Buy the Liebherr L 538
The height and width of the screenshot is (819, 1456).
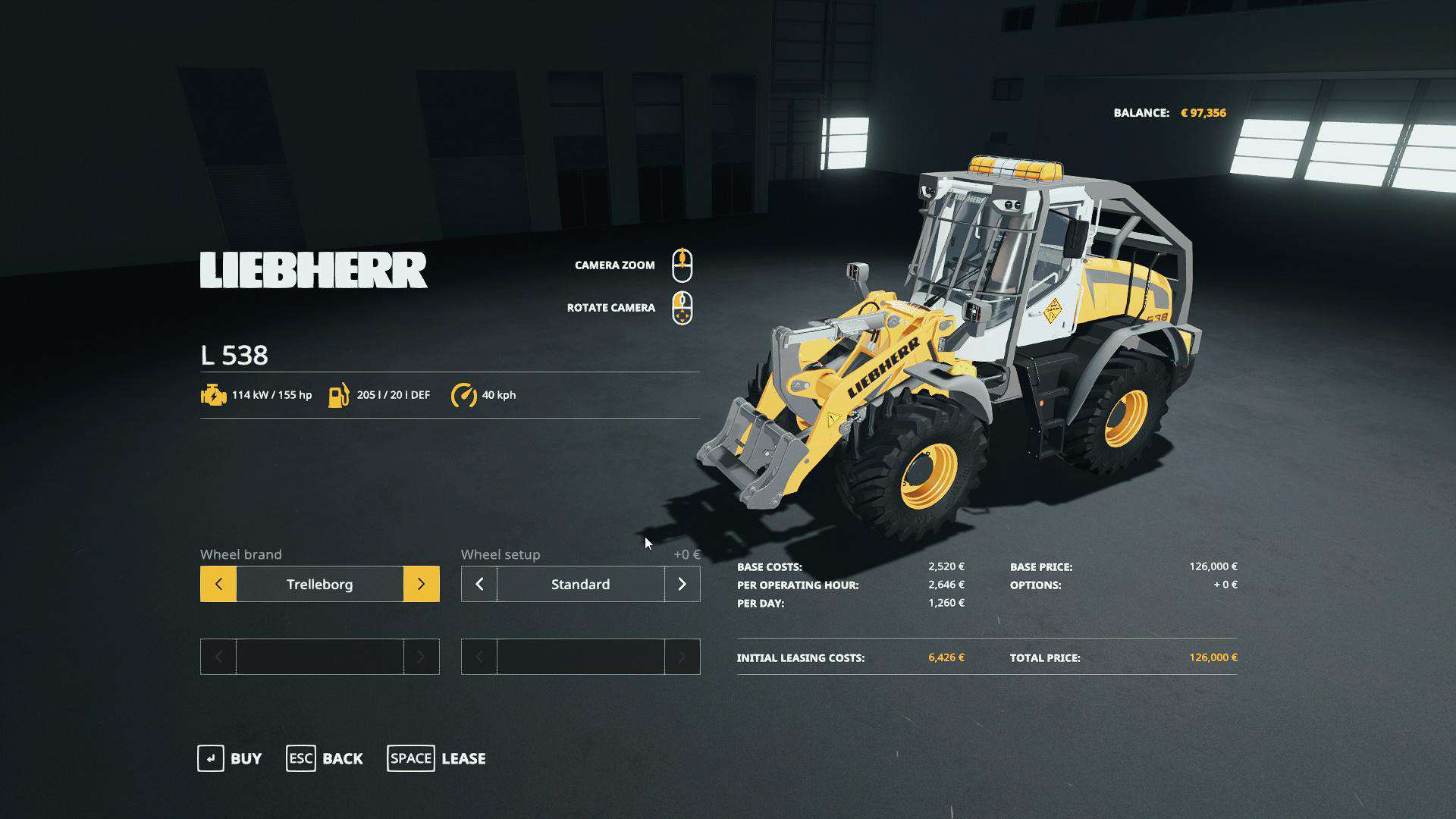[x=230, y=758]
